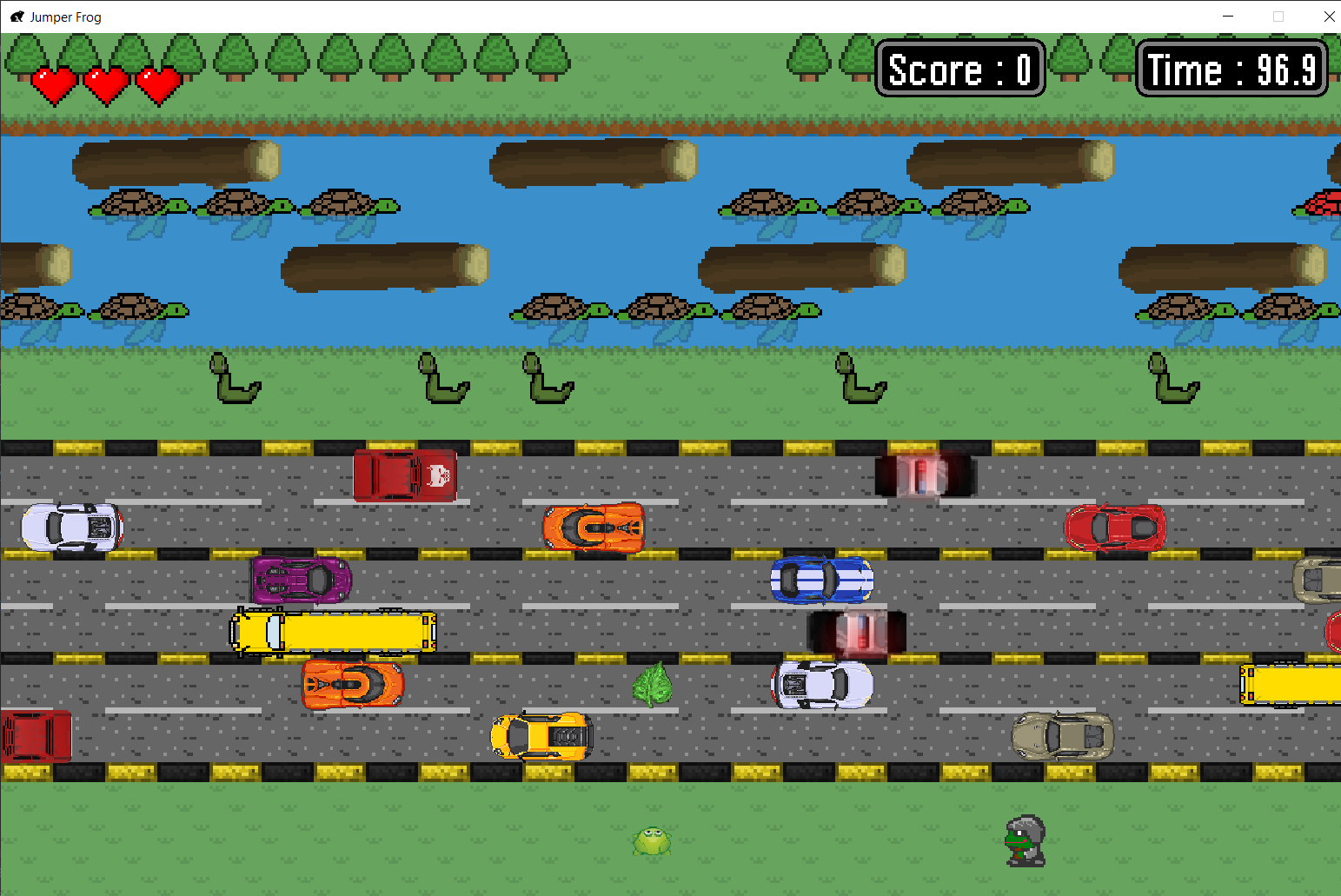
Task: Select the blue car with white racing stripes
Action: pyautogui.click(x=821, y=578)
